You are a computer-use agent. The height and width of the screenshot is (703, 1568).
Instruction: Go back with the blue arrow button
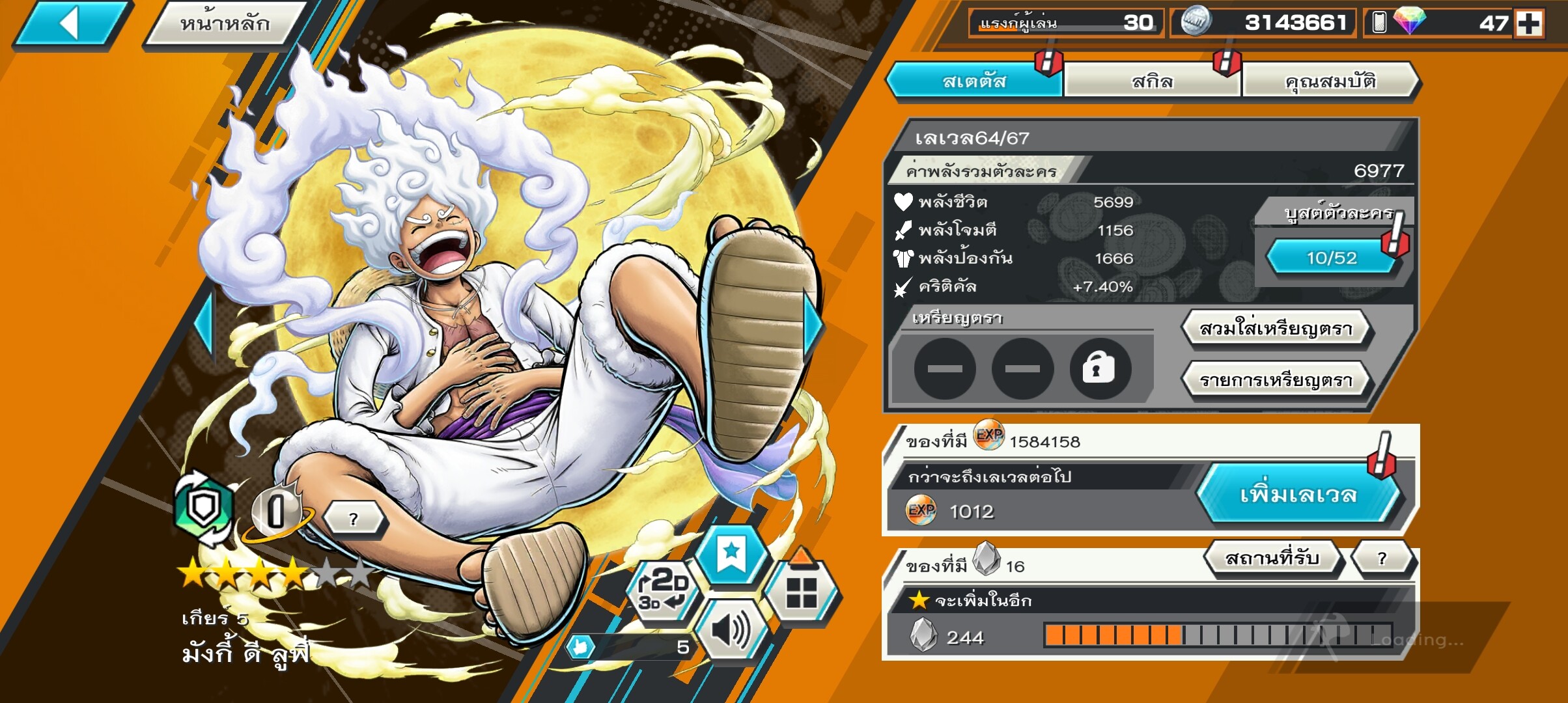click(72, 24)
